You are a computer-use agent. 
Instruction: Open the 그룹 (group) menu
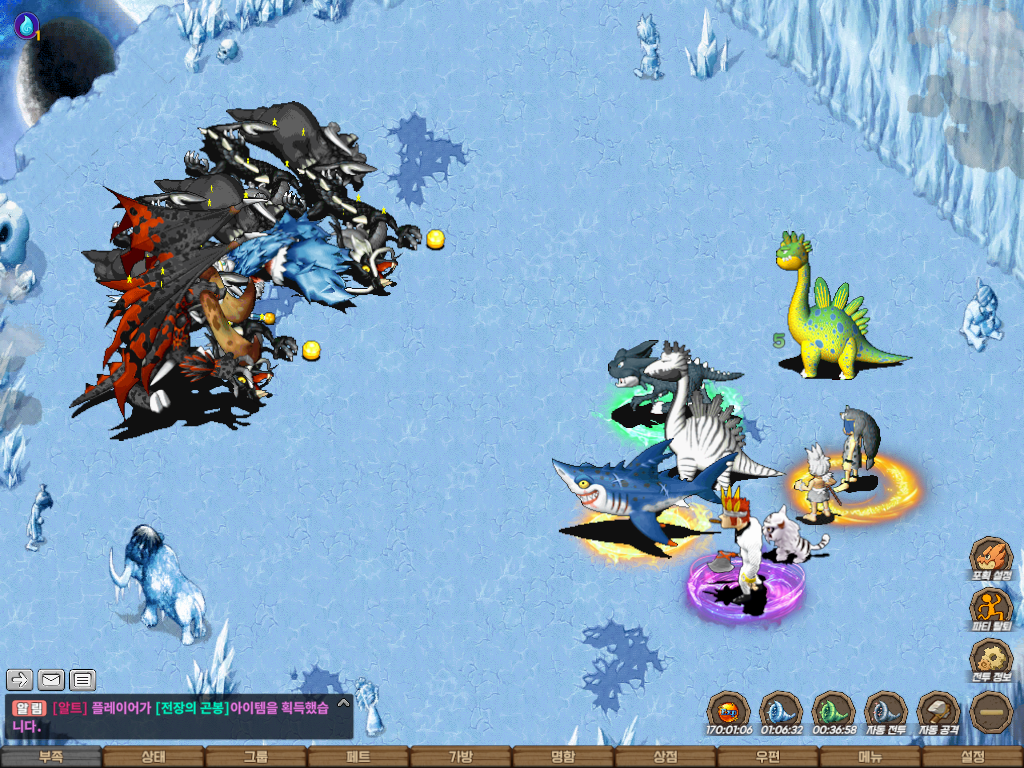(256, 757)
